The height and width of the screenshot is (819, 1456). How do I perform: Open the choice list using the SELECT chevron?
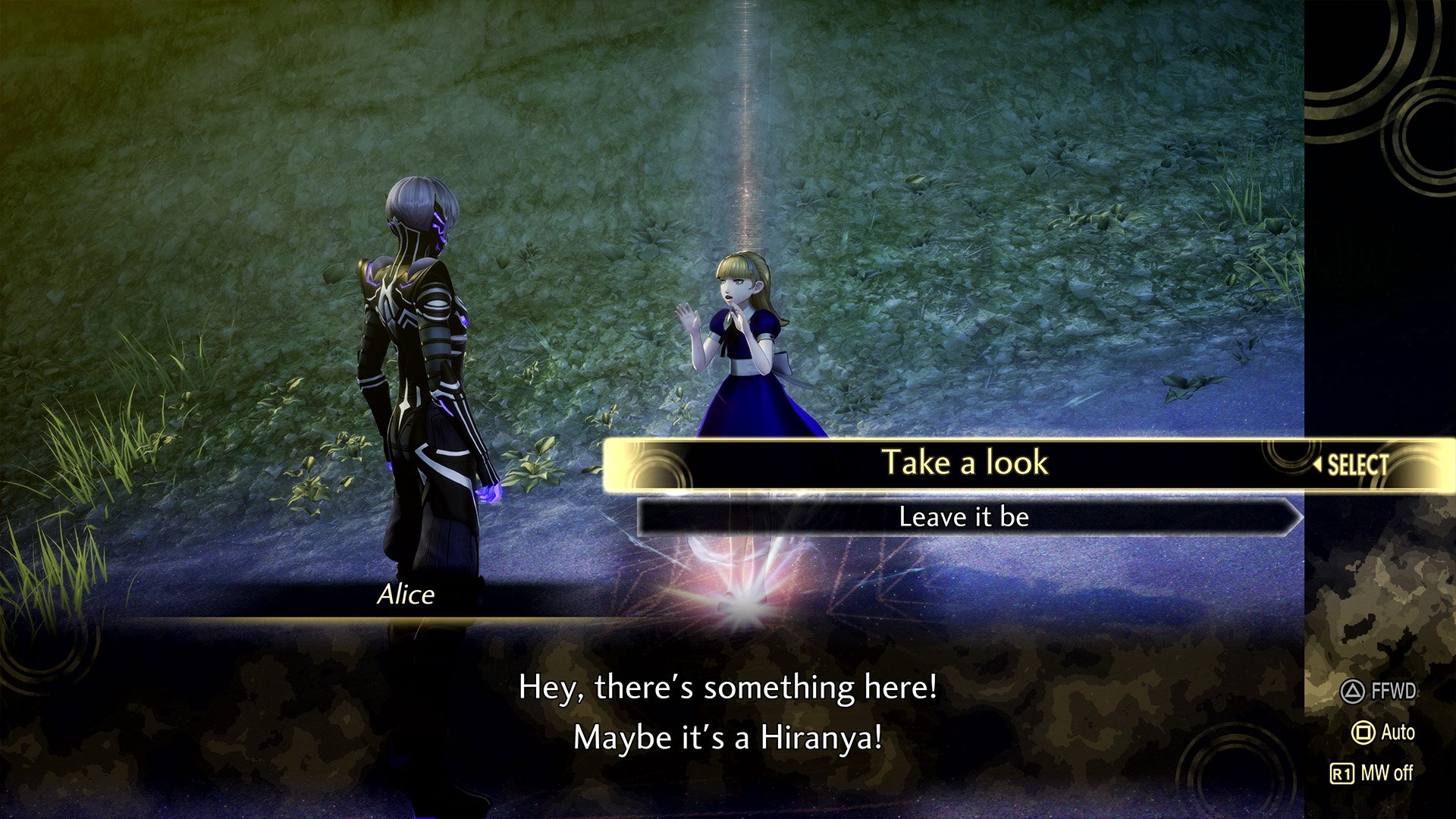1357,466
